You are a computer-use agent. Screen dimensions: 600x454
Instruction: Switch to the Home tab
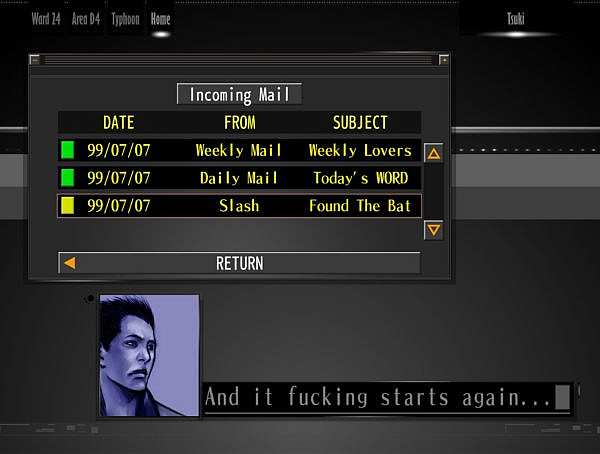click(160, 19)
